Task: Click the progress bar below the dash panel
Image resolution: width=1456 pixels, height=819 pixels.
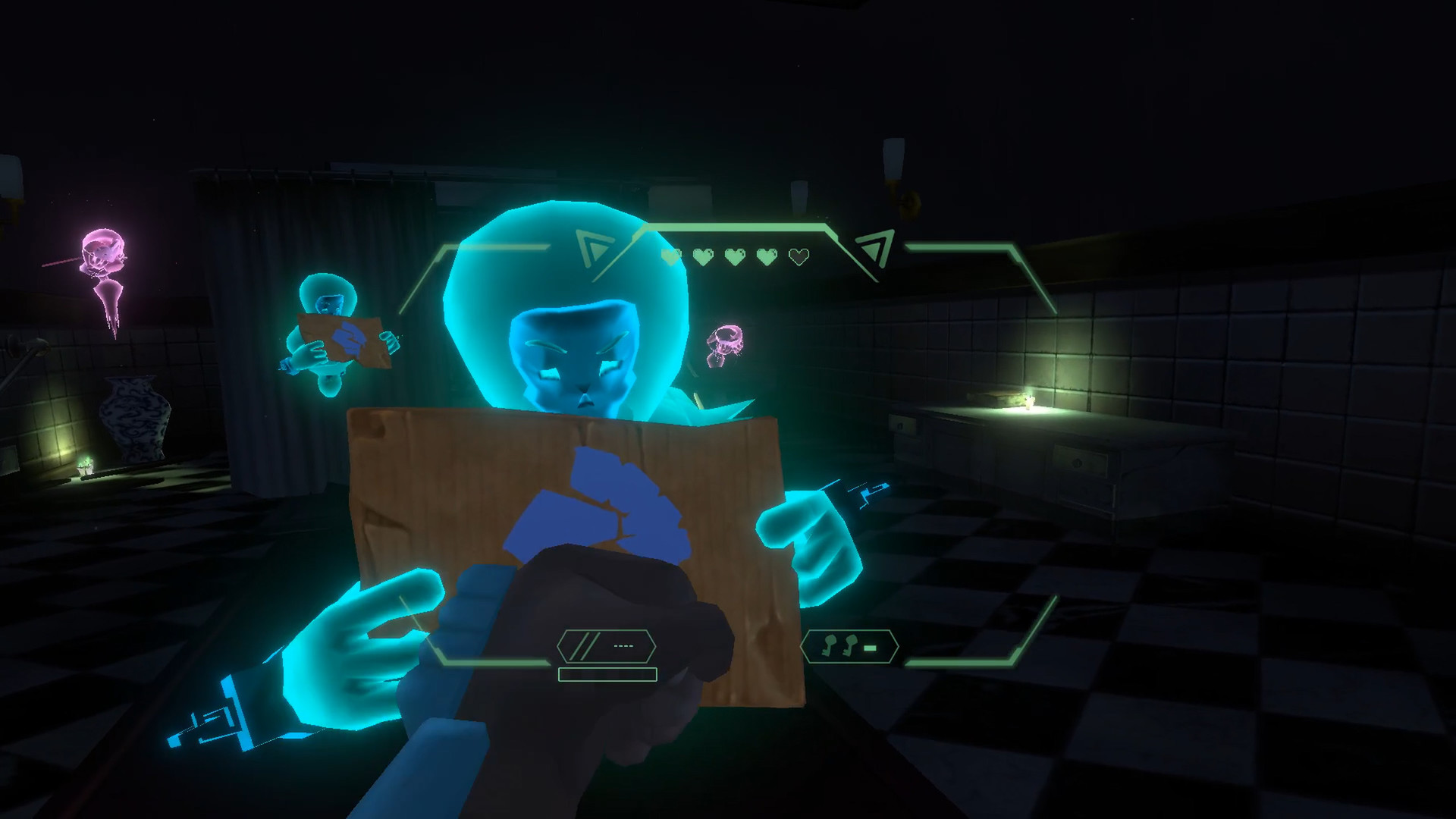Action: 607,674
